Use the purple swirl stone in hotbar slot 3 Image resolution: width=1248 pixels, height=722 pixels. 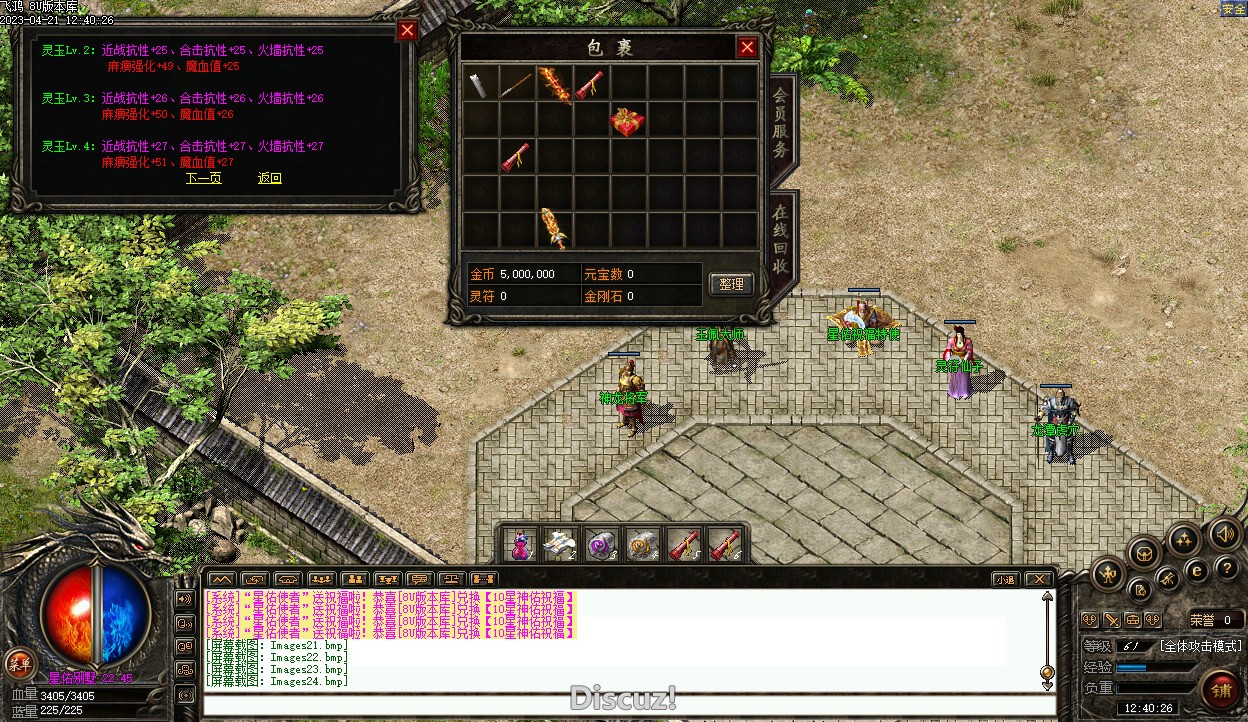[x=601, y=545]
